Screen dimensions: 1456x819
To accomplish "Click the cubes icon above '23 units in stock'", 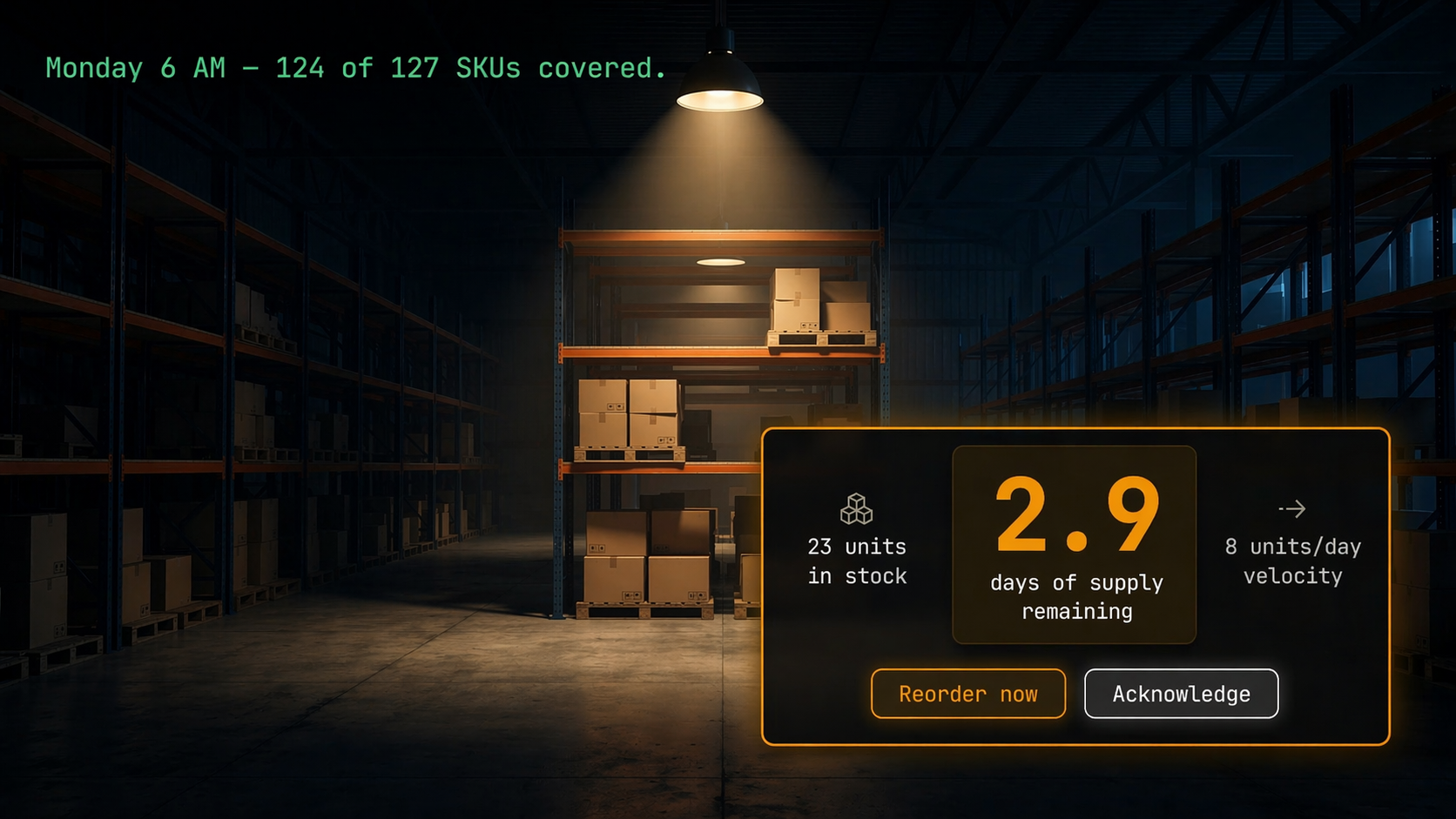I will pos(856,509).
